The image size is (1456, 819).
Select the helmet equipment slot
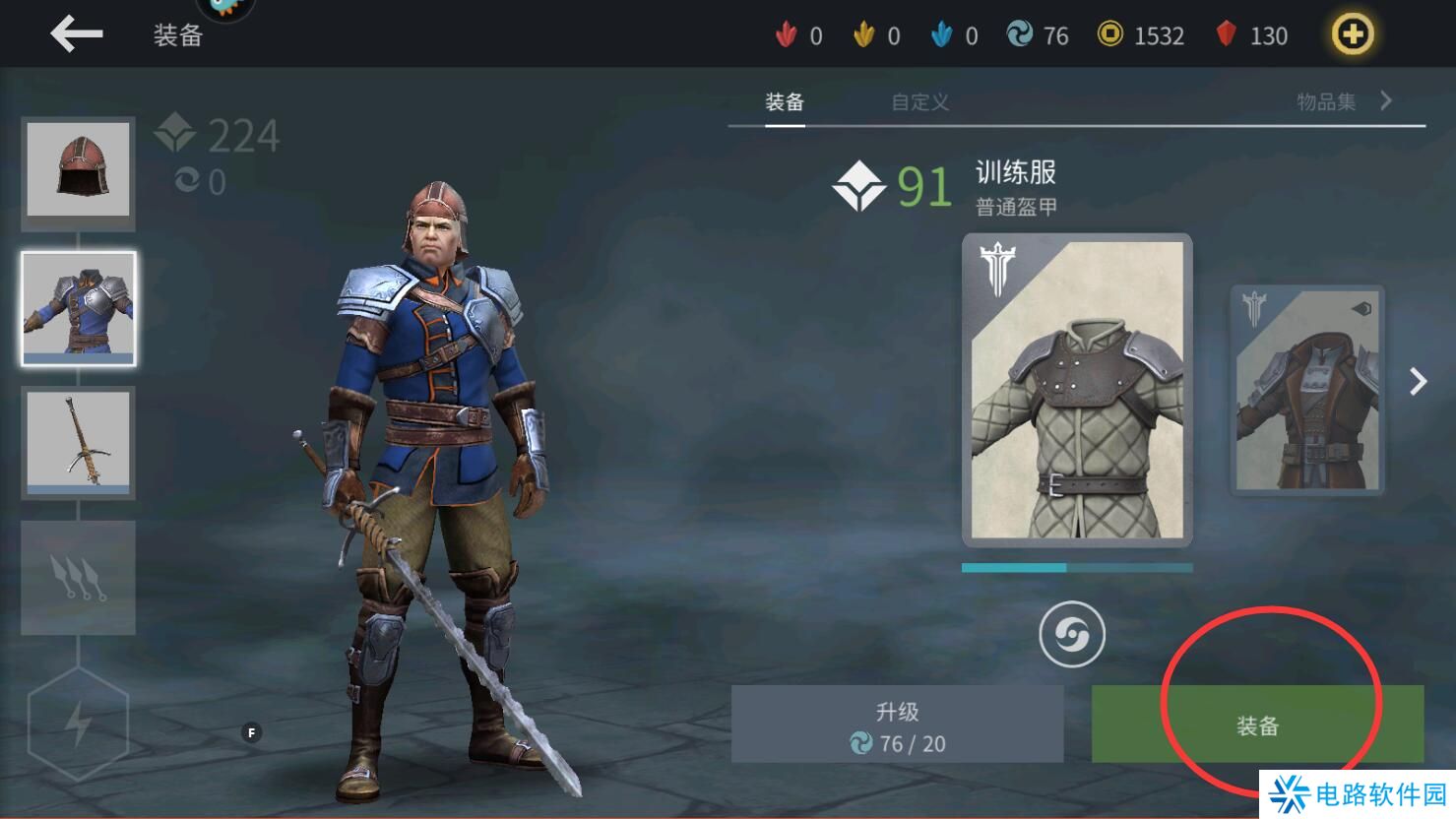pos(79,169)
